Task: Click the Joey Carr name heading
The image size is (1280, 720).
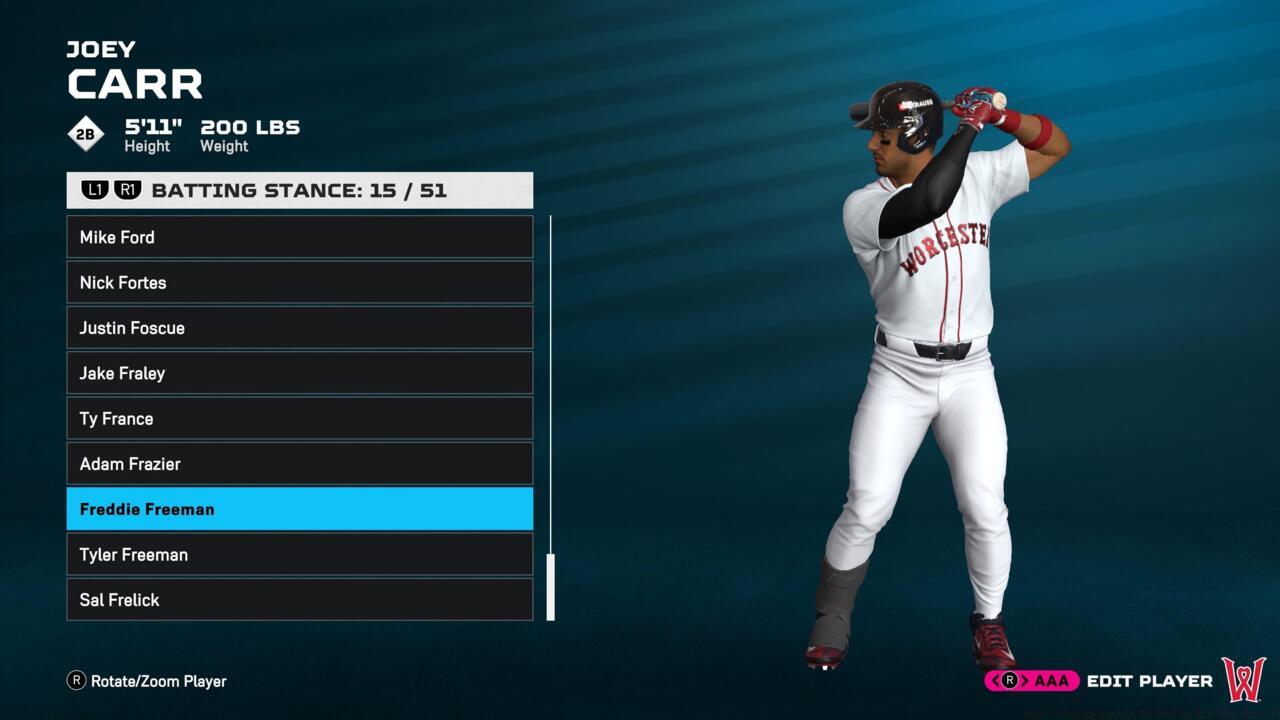Action: (x=134, y=68)
